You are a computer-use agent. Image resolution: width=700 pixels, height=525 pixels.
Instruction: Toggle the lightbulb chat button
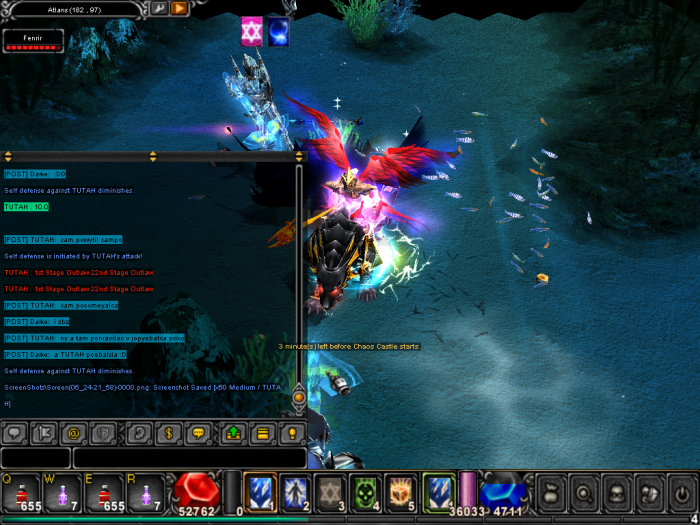tap(291, 434)
